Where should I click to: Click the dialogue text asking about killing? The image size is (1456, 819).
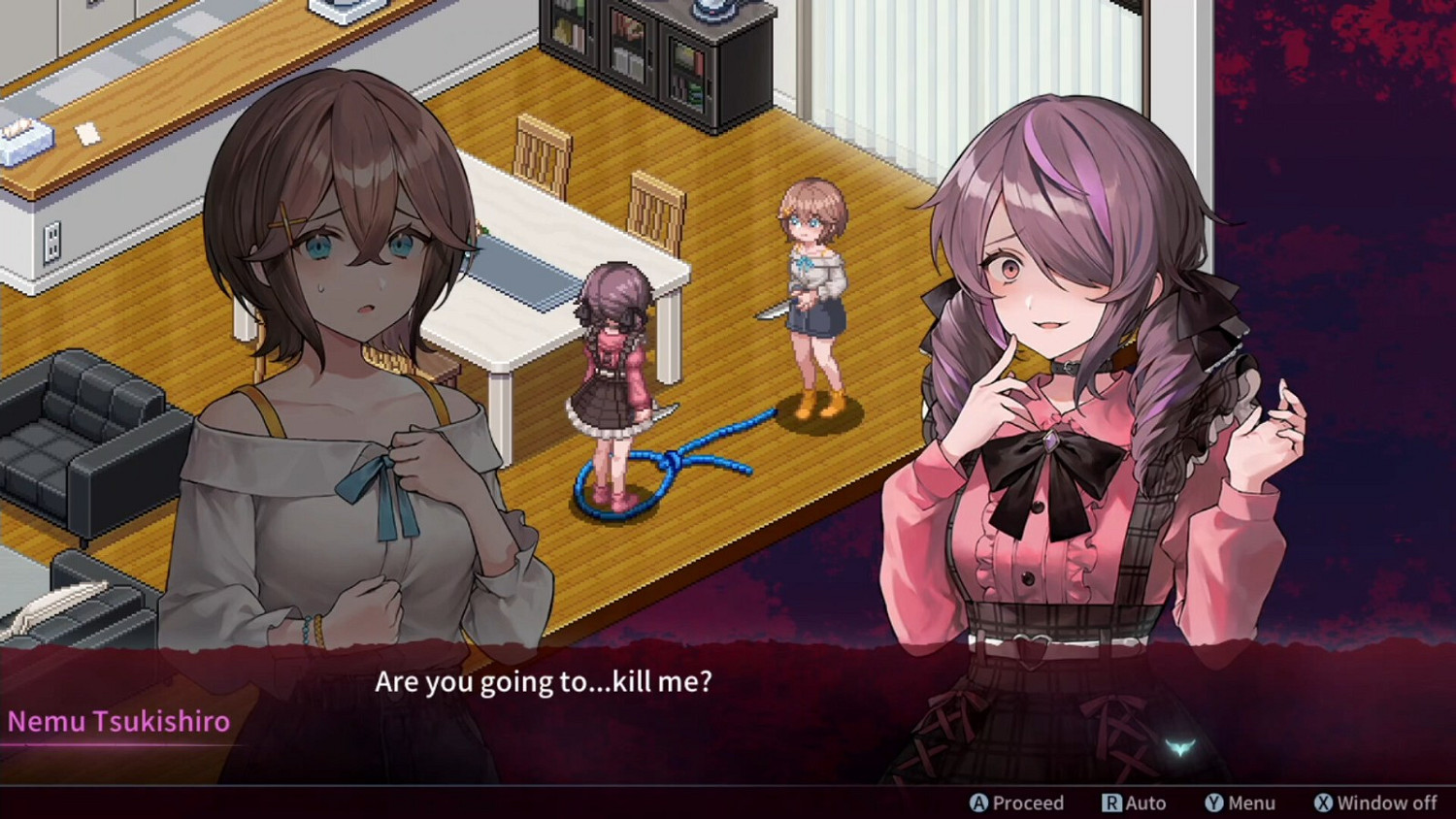(544, 682)
